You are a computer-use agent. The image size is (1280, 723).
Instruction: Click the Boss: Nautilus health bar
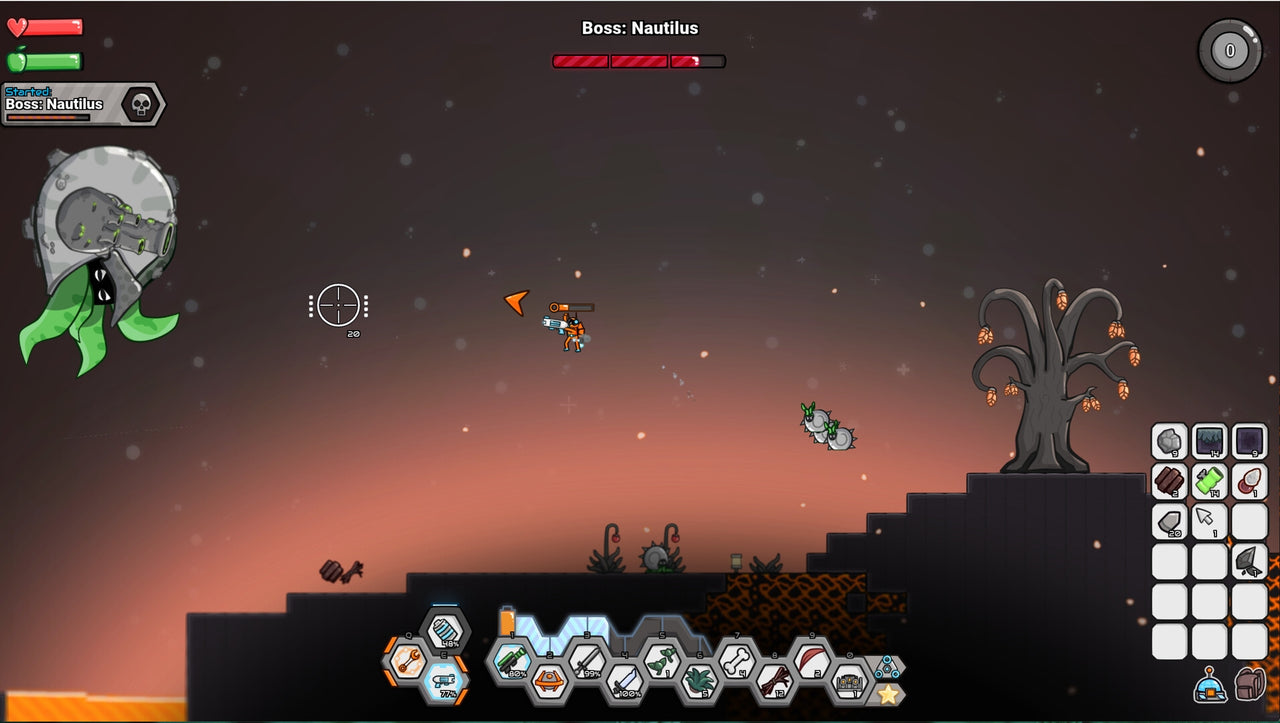pos(637,60)
